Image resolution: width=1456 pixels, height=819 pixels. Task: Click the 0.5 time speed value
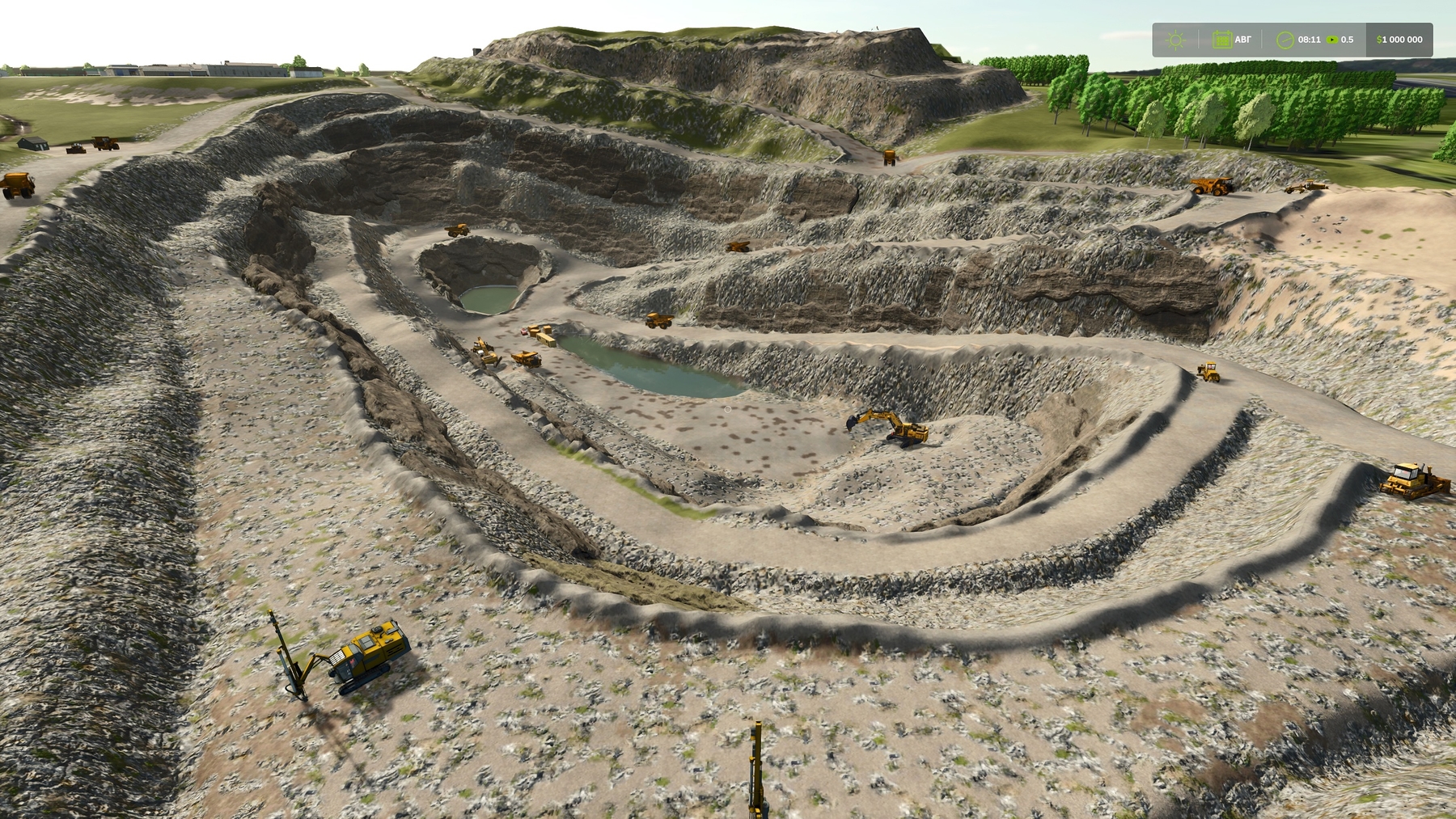[x=1346, y=40]
